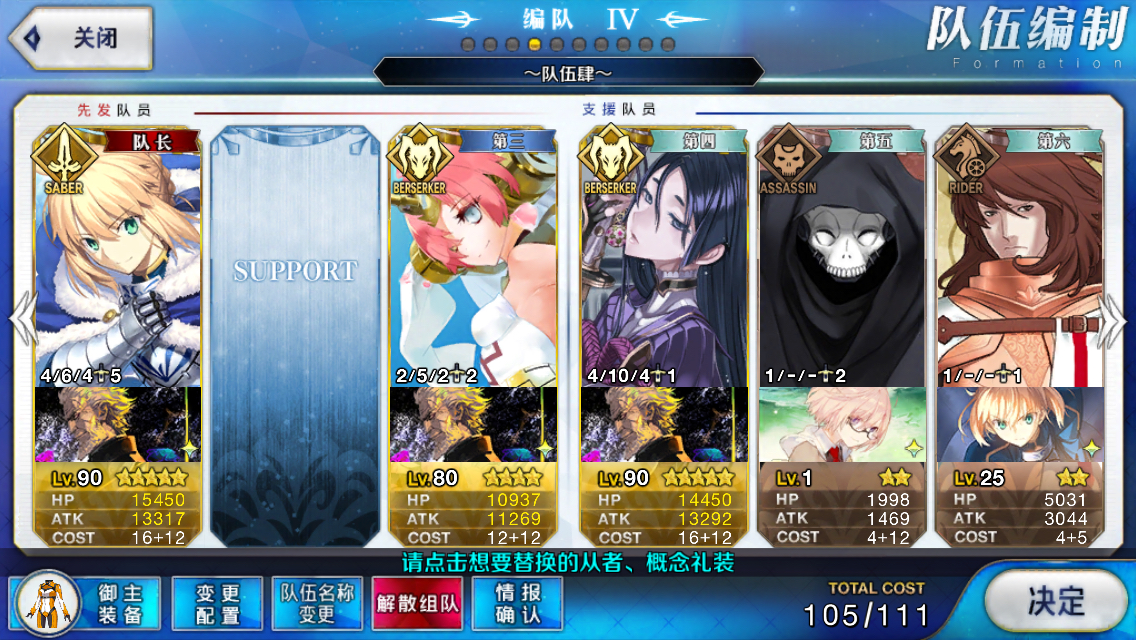Image resolution: width=1136 pixels, height=640 pixels.
Task: Select the skull-masked Assassin card
Action: point(842,260)
